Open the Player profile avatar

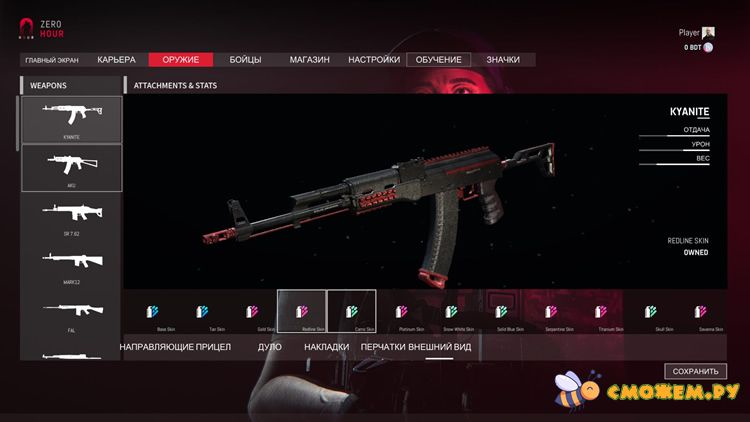coord(709,32)
